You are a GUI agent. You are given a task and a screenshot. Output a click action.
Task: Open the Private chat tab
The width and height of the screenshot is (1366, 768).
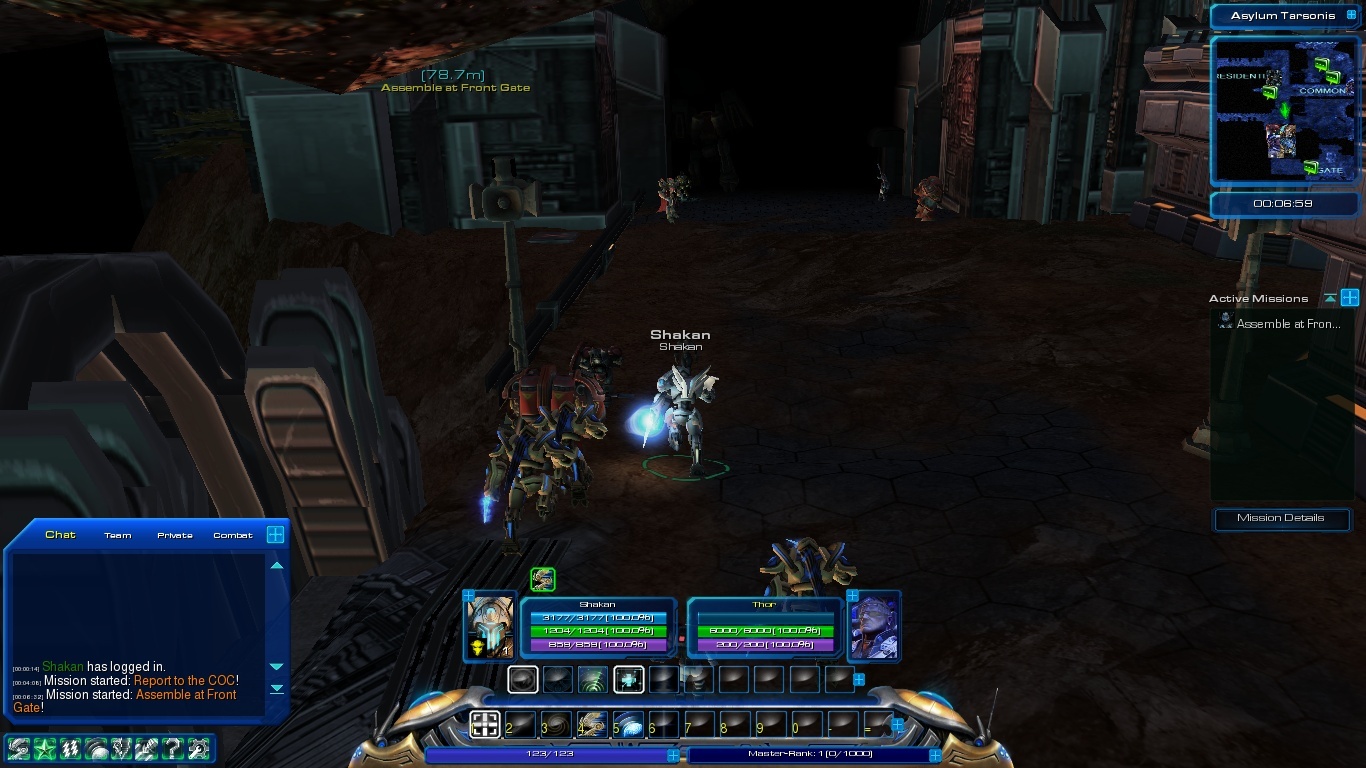[175, 535]
